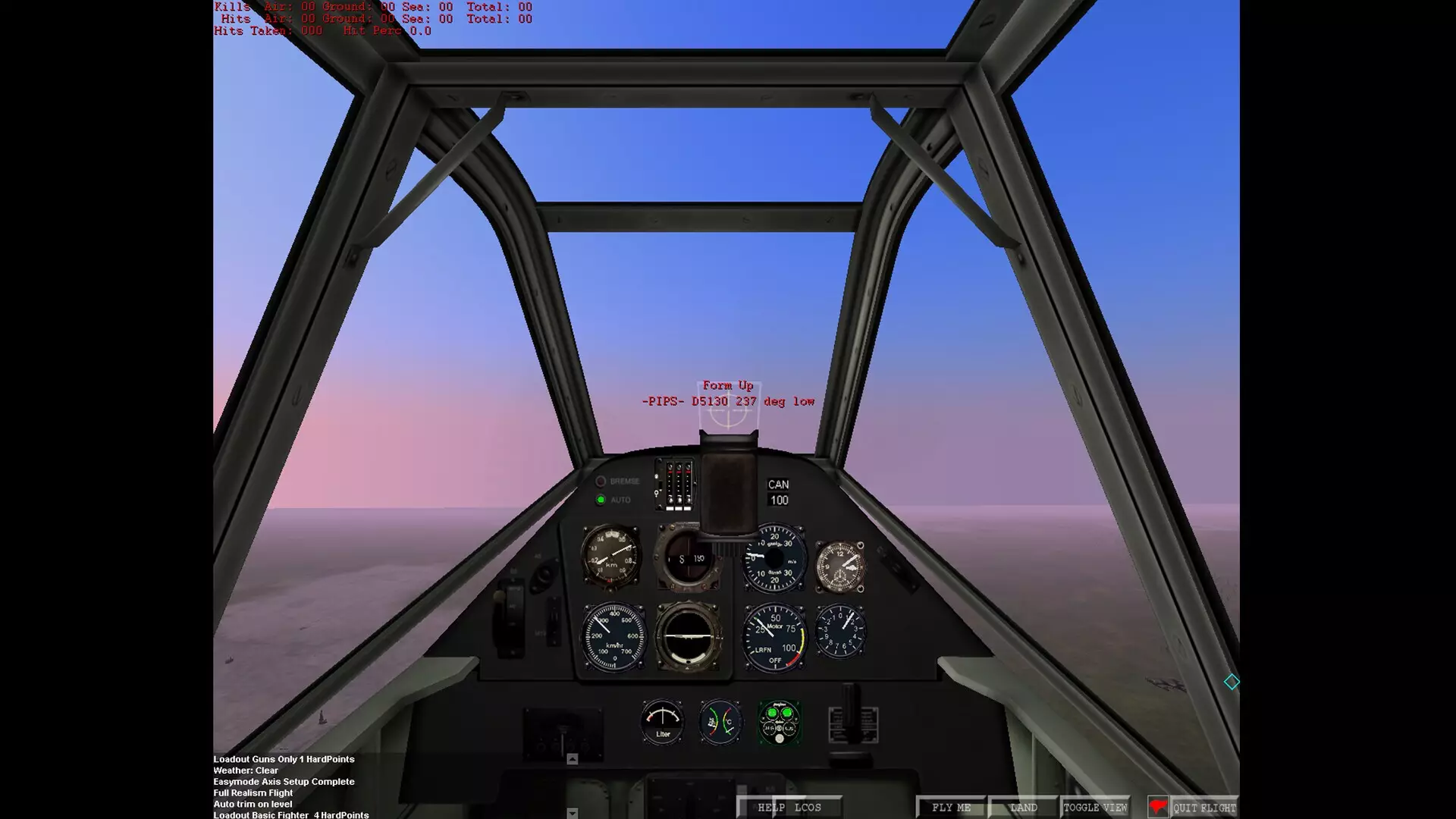Click the RPM gauge right of Motor gauge
This screenshot has height=819, width=1456.
pyautogui.click(x=840, y=633)
